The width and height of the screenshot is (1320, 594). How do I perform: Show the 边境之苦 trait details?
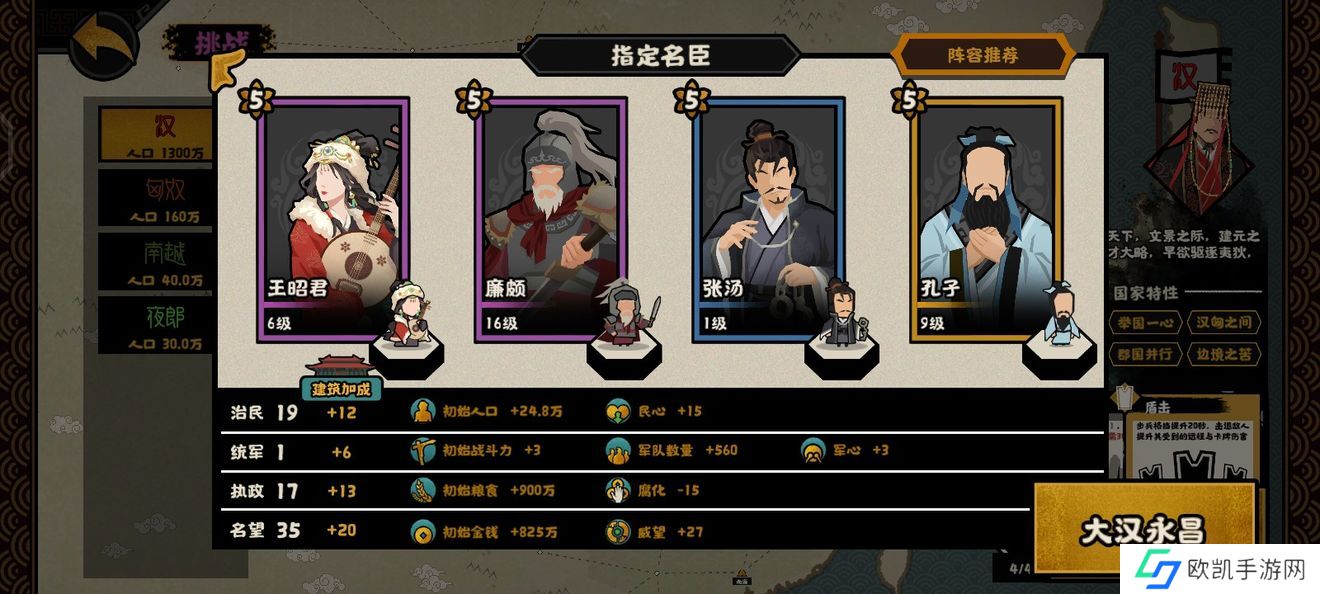point(1223,354)
